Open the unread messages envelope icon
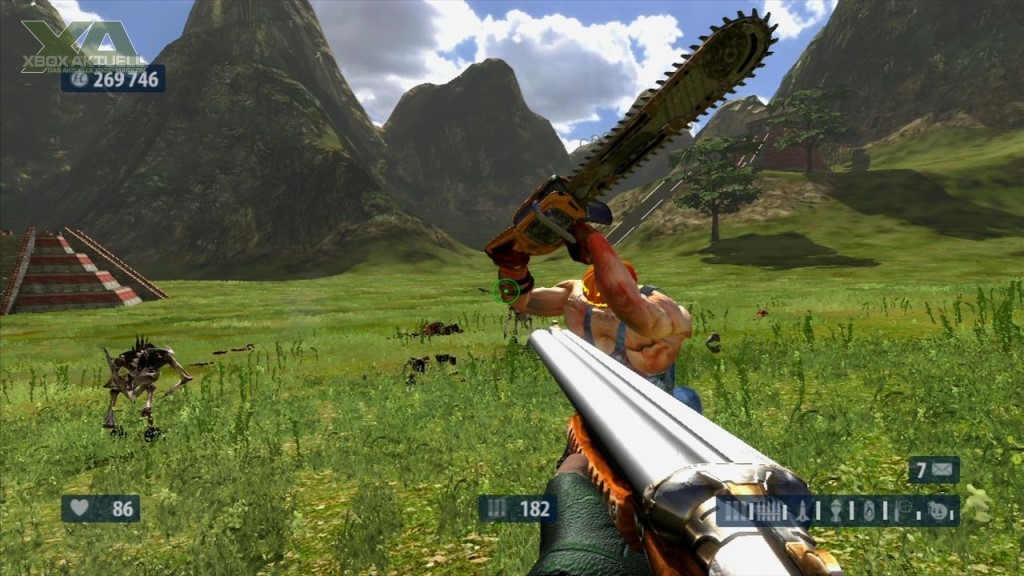 tap(942, 469)
